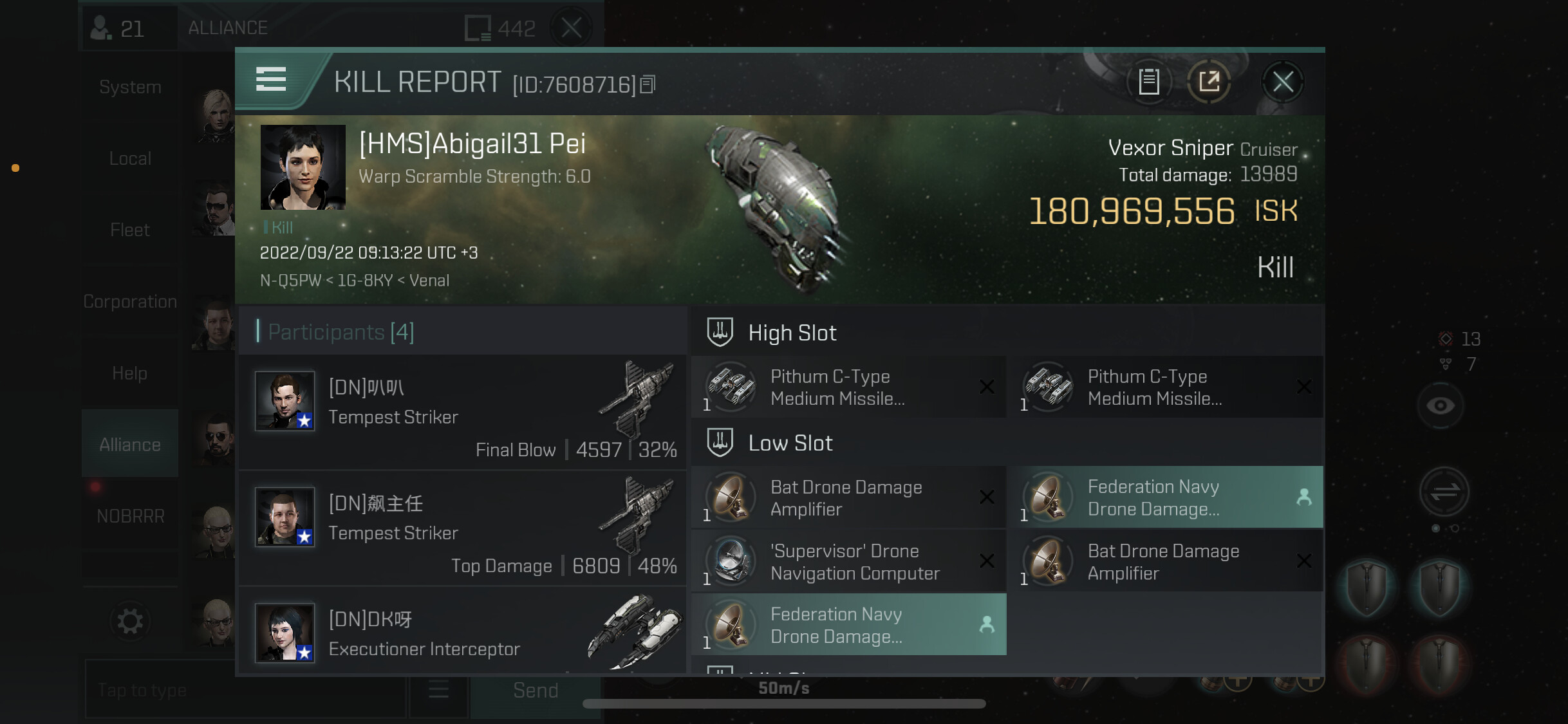Switch to the Fleet chat channel

130,230
